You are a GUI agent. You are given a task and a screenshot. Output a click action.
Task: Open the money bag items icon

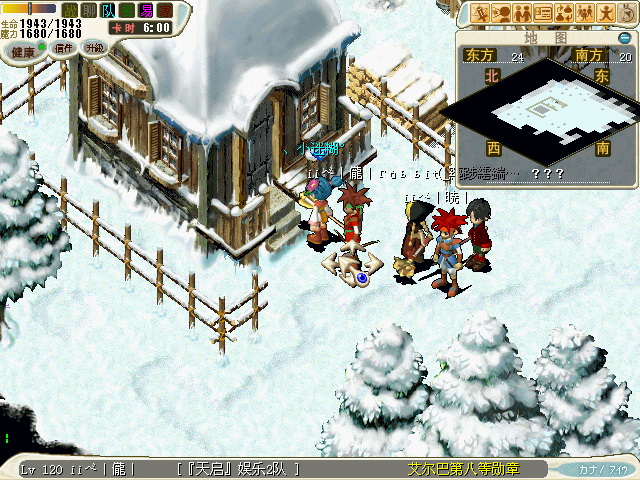tap(565, 13)
